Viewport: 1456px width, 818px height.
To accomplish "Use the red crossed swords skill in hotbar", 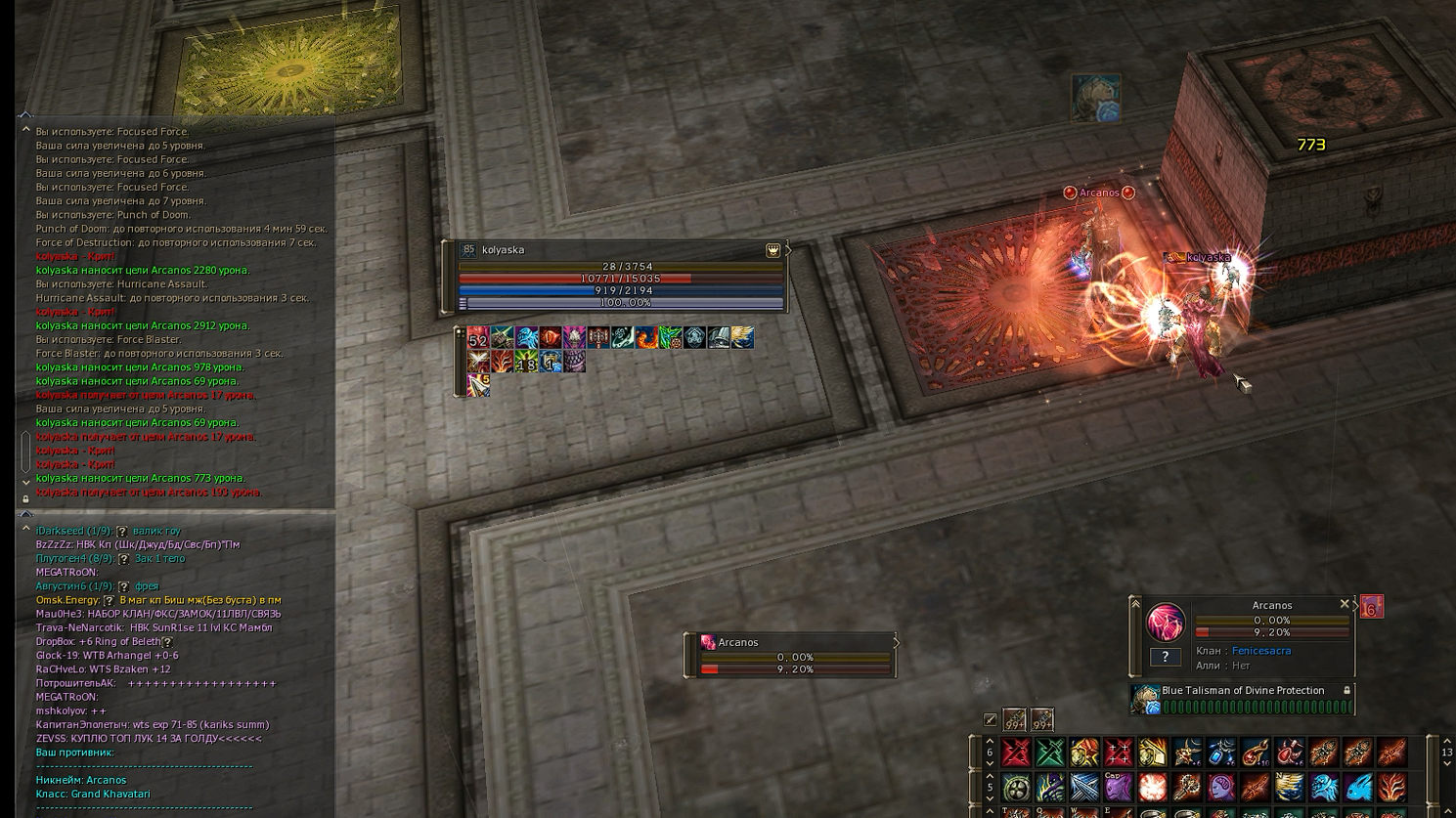I will tap(1016, 753).
